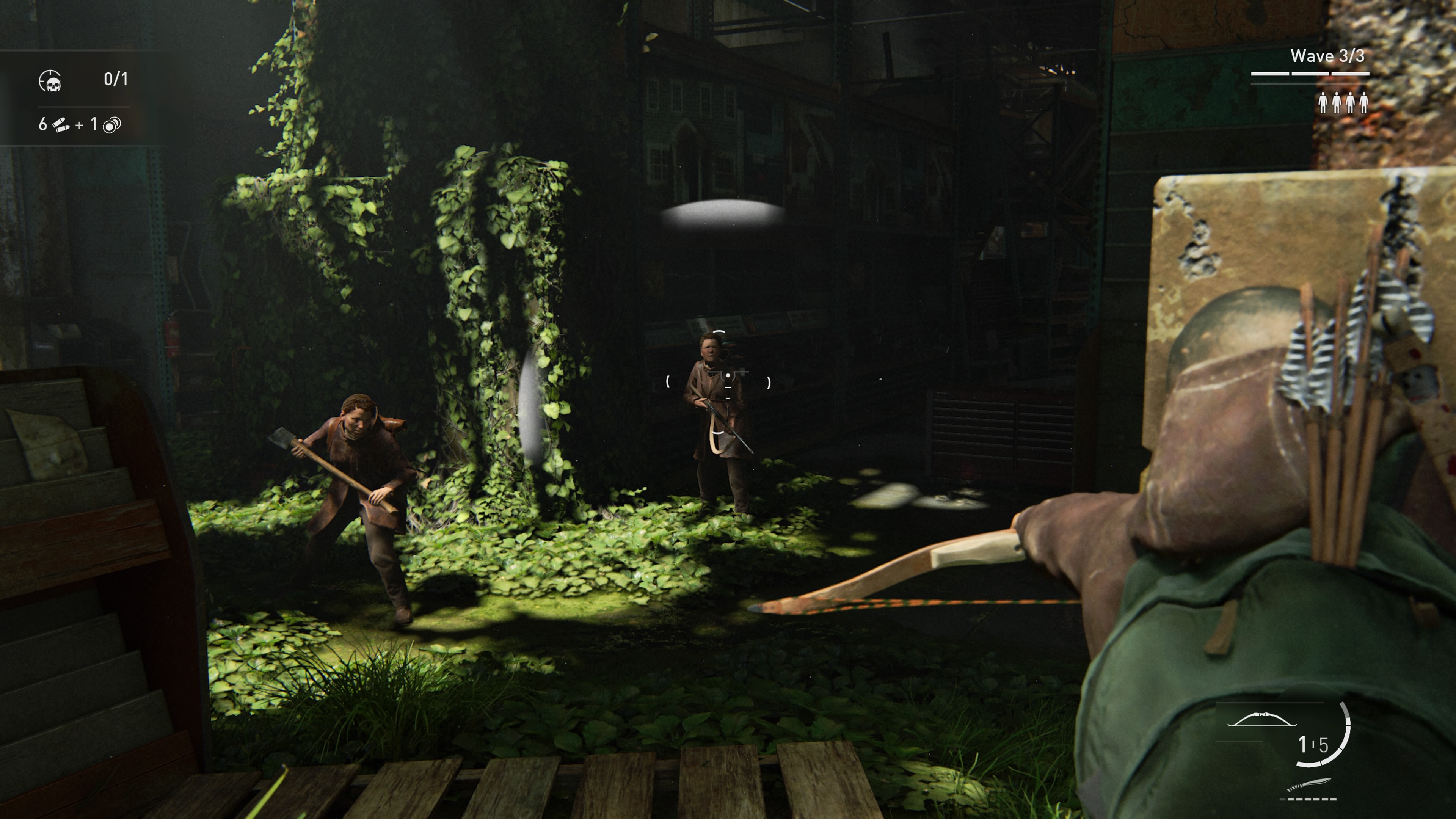
Task: Click the skull crosshair challenge icon
Action: pos(50,81)
